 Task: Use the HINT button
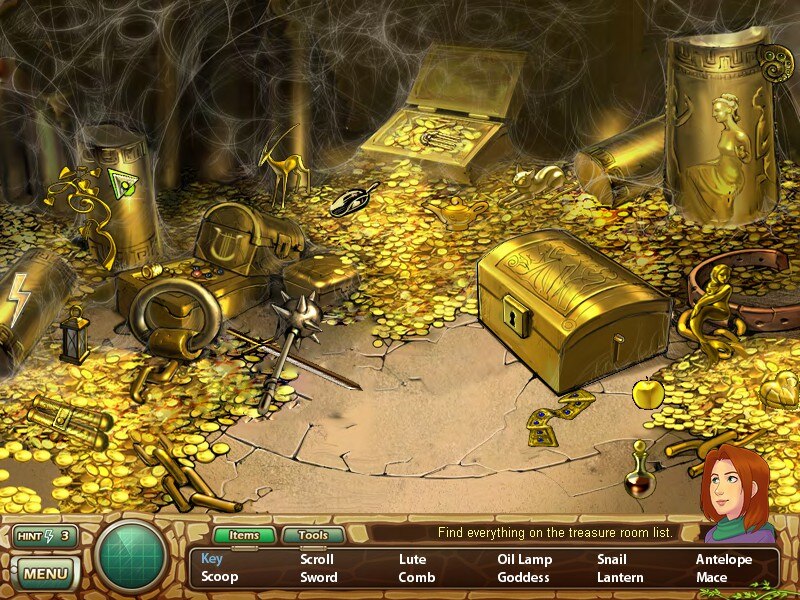44,536
